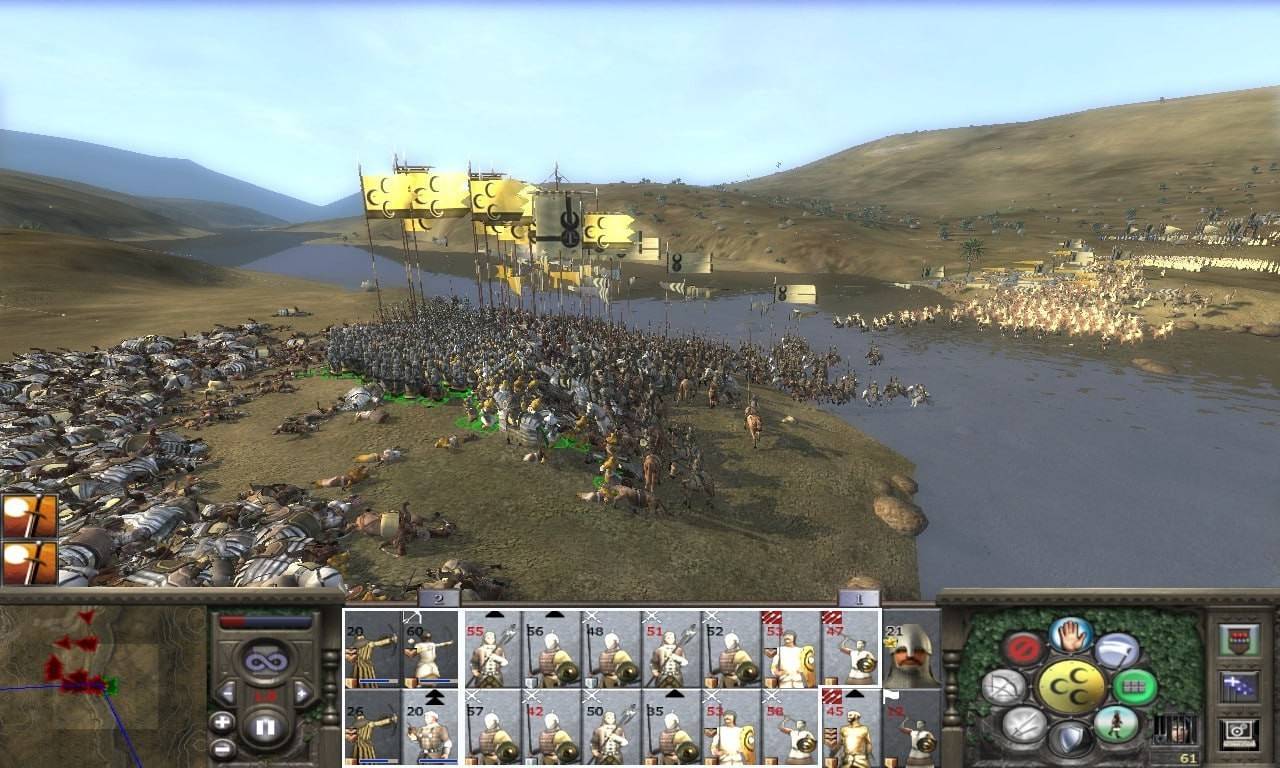Enable guard mode with the shield icon
Viewport: 1280px width, 768px height.
click(1070, 738)
